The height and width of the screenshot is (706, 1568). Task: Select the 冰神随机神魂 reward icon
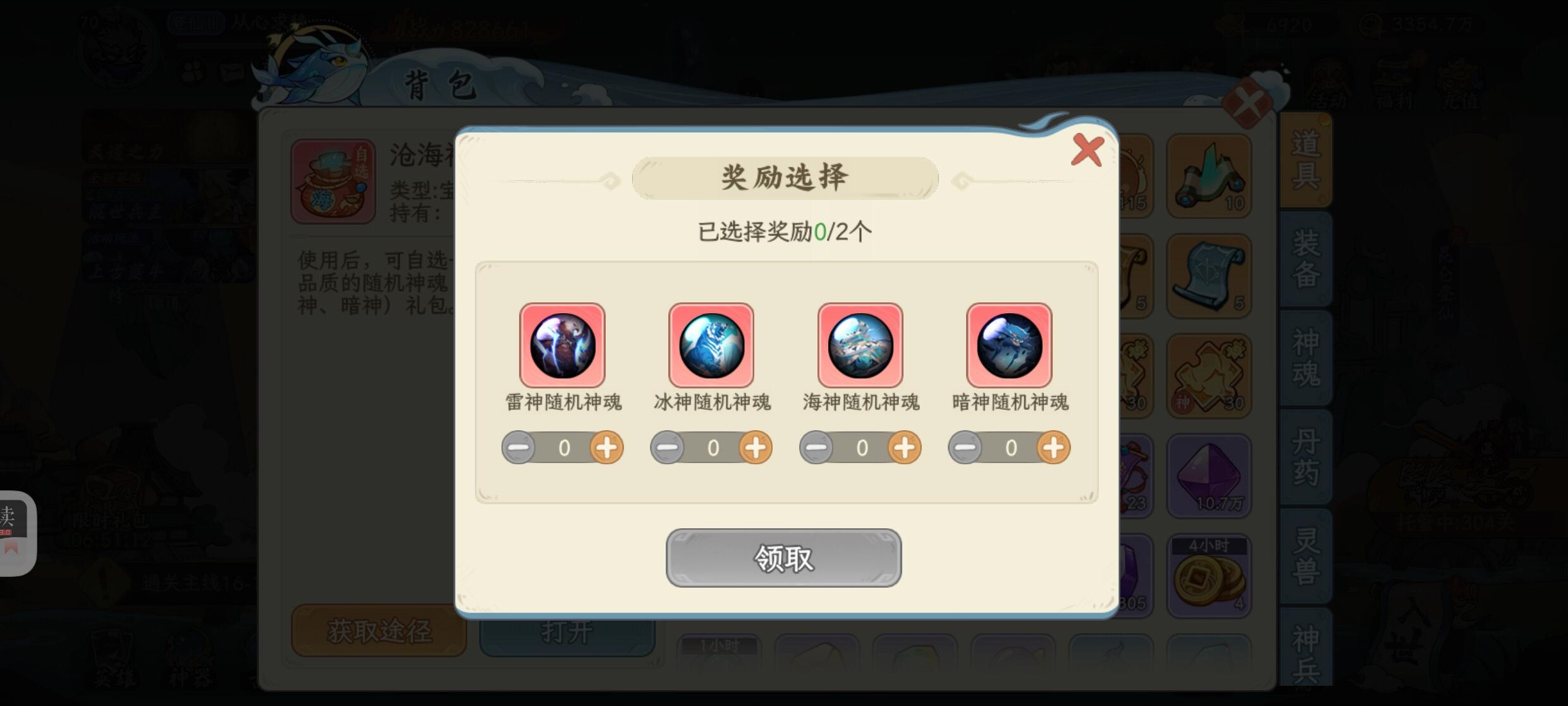pos(711,345)
